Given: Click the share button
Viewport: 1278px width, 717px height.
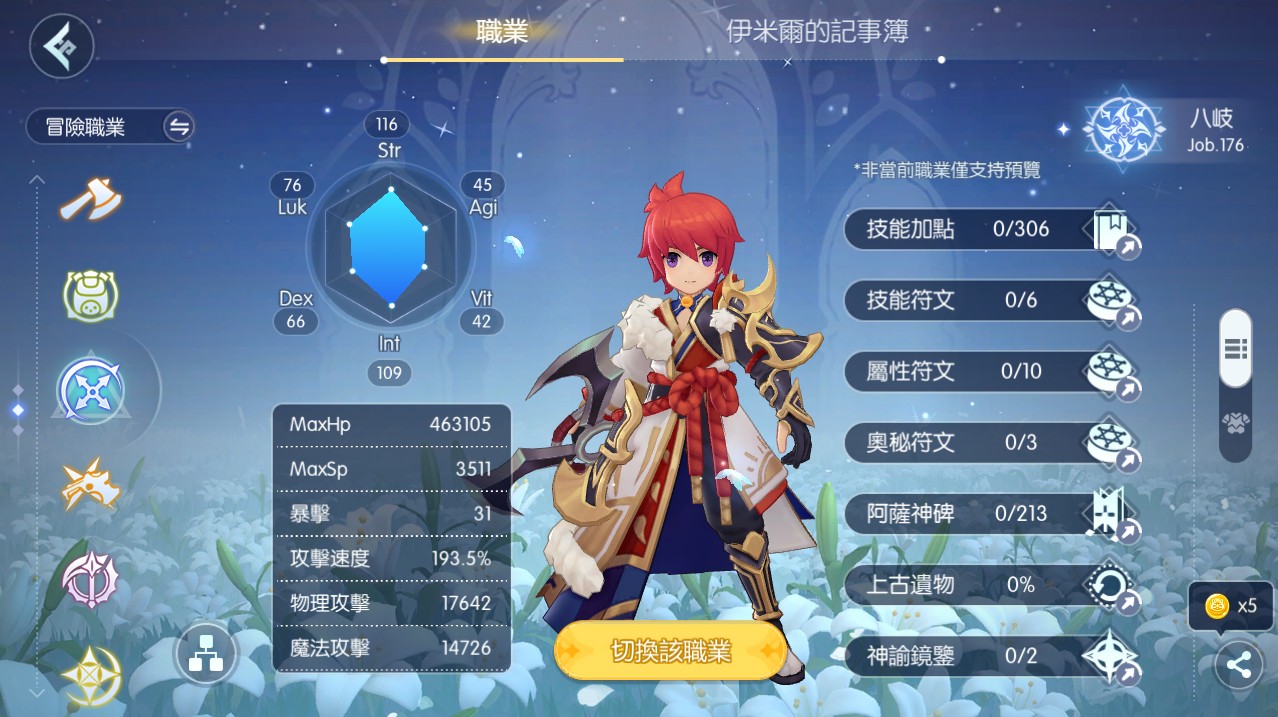Looking at the screenshot, I should (1238, 665).
